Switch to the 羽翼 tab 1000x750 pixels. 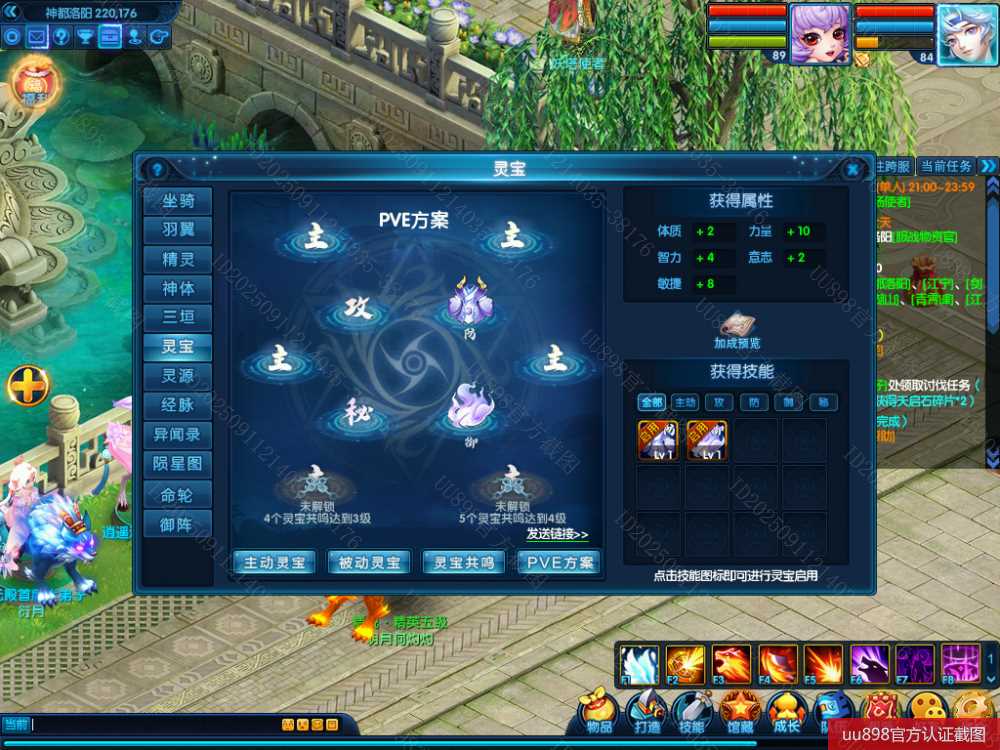178,230
